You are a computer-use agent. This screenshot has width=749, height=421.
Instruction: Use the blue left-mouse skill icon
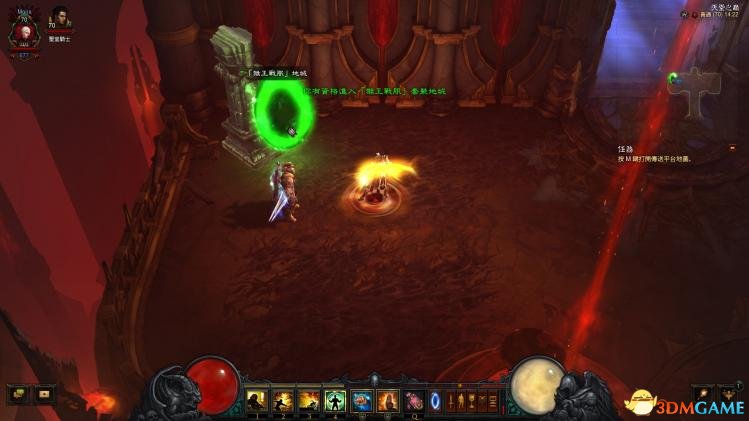pyautogui.click(x=361, y=401)
